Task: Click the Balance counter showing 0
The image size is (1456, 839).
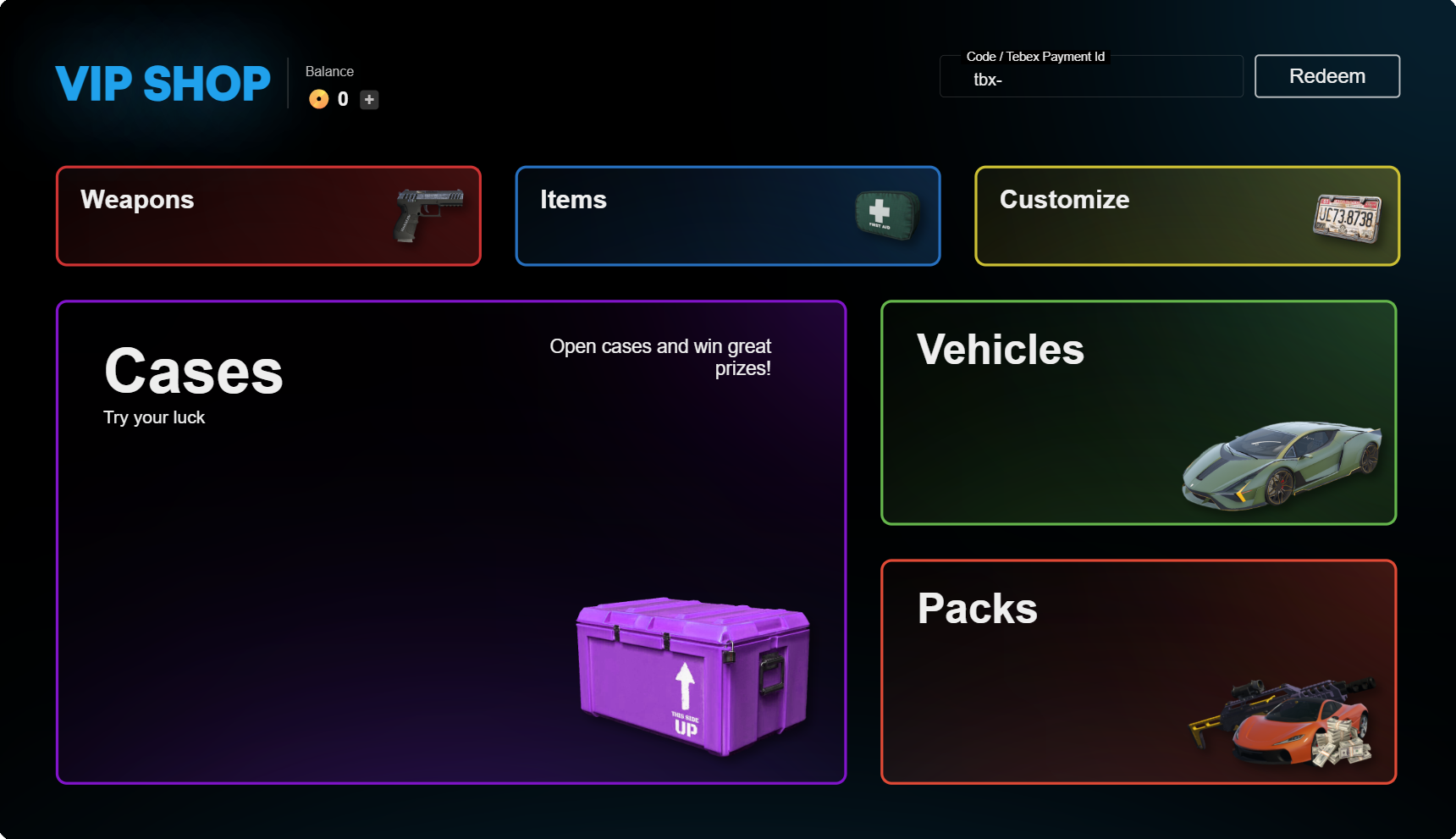Action: pos(343,99)
